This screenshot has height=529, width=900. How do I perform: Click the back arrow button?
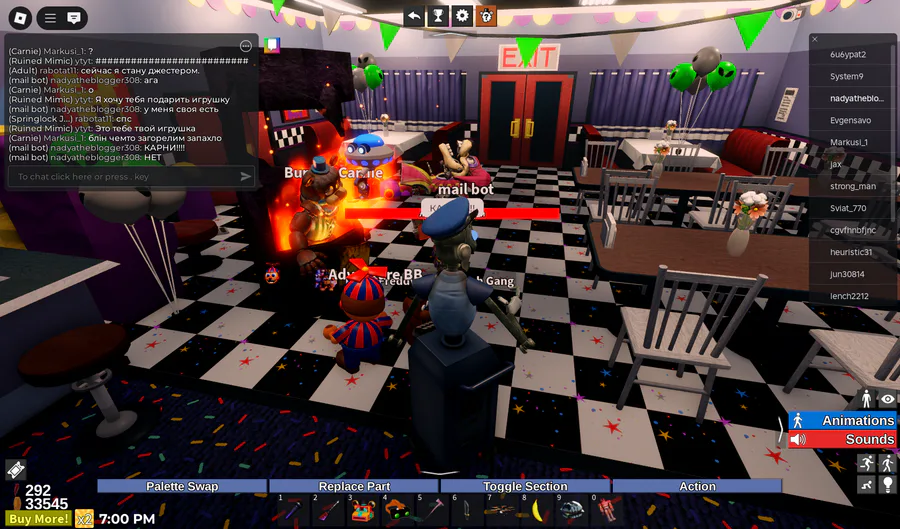point(414,16)
